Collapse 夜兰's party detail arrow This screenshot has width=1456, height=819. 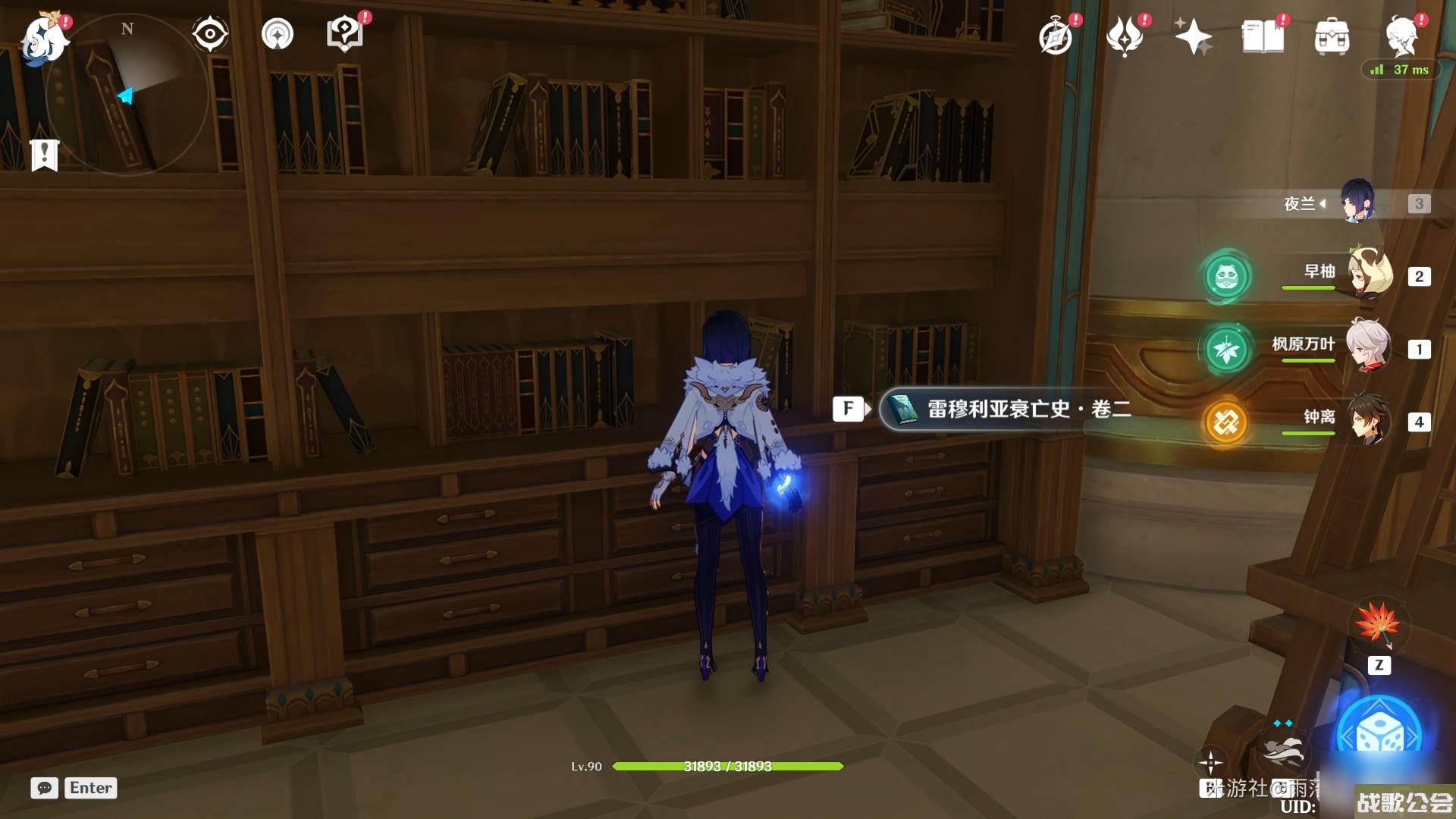point(1324,203)
